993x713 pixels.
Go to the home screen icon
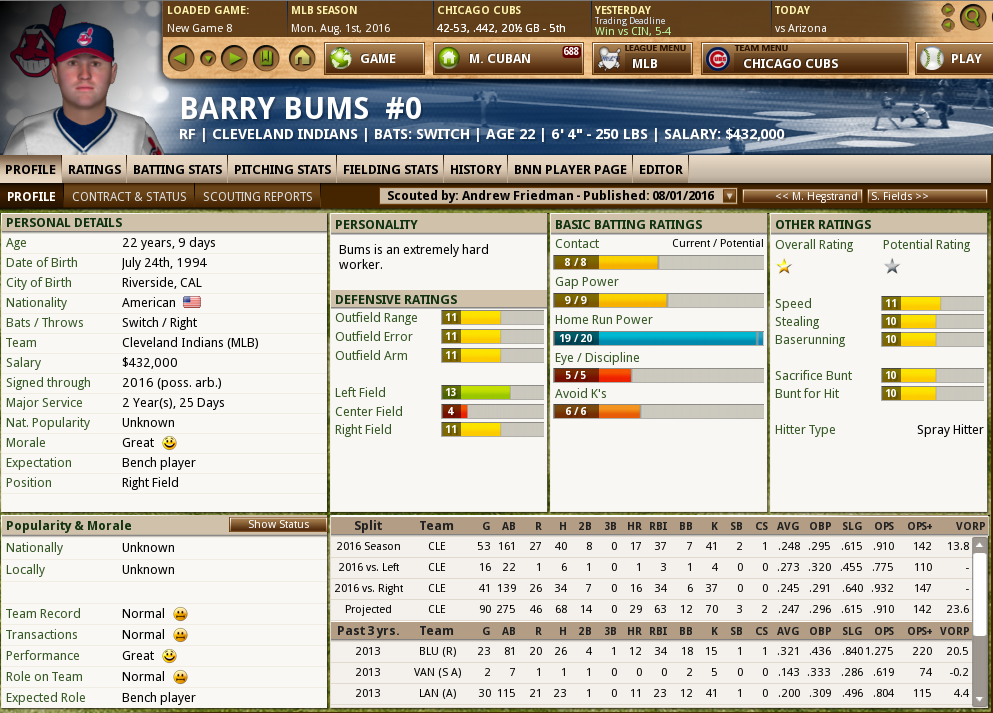coord(301,58)
